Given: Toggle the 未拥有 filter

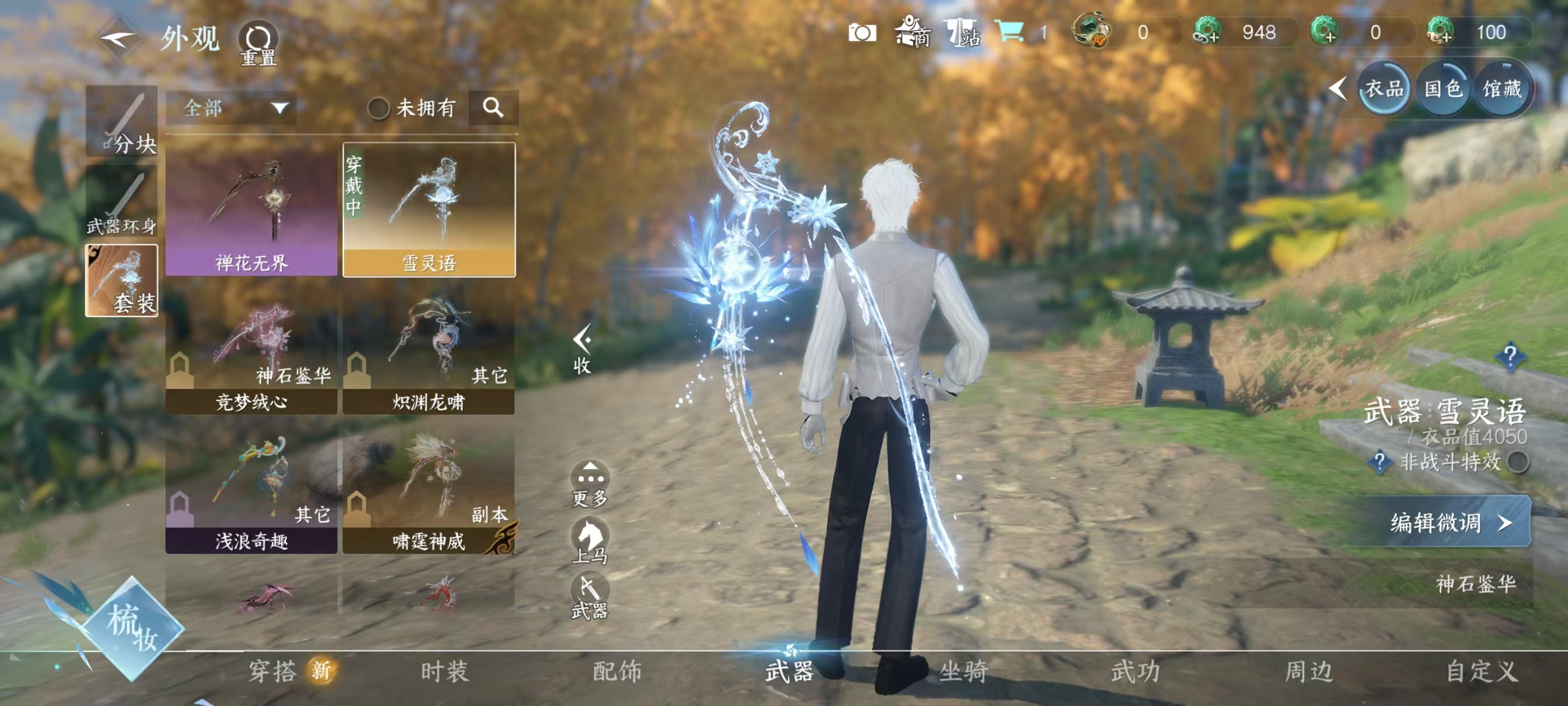Looking at the screenshot, I should pyautogui.click(x=378, y=109).
